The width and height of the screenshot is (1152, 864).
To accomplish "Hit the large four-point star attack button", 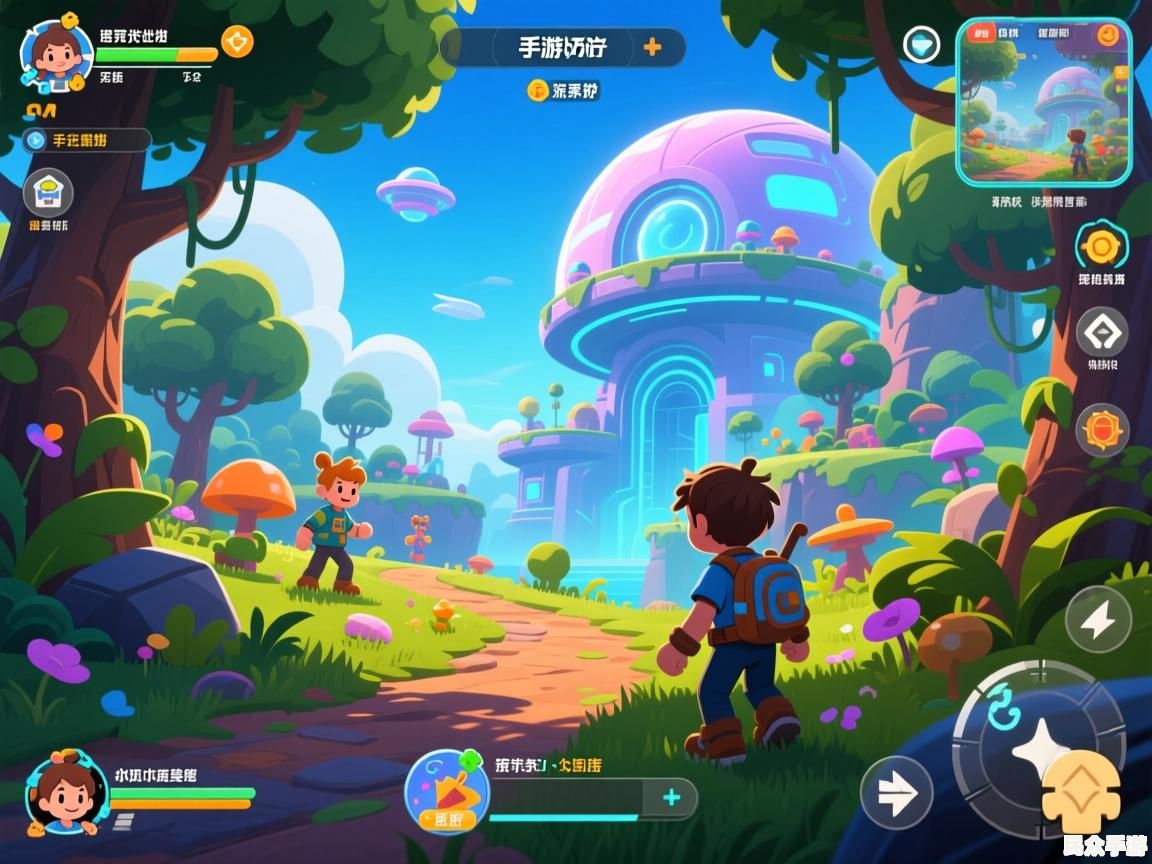I will 1035,747.
